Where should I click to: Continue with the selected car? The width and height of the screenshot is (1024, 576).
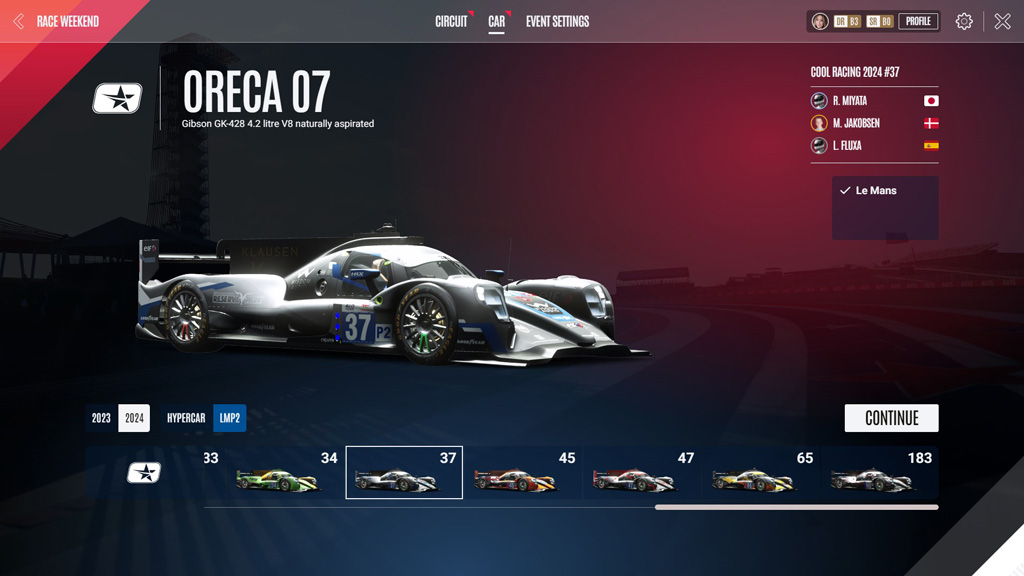pos(891,418)
